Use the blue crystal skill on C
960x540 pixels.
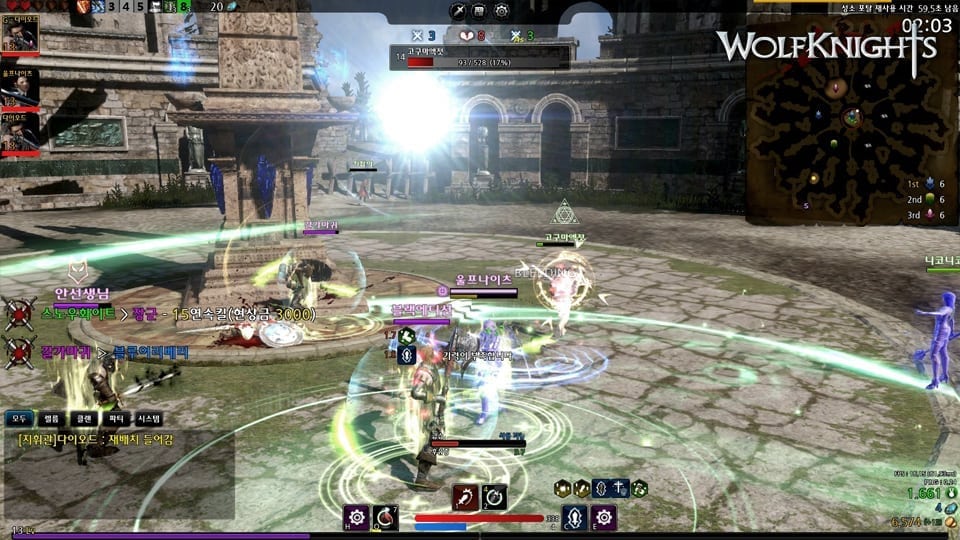(x=574, y=517)
